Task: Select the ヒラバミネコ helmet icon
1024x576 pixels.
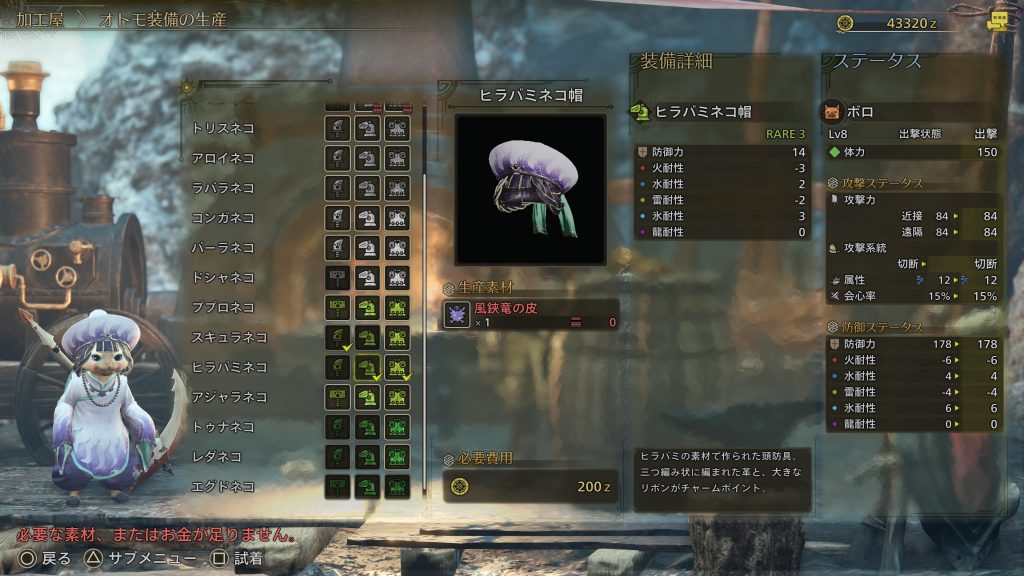Action: (x=368, y=367)
